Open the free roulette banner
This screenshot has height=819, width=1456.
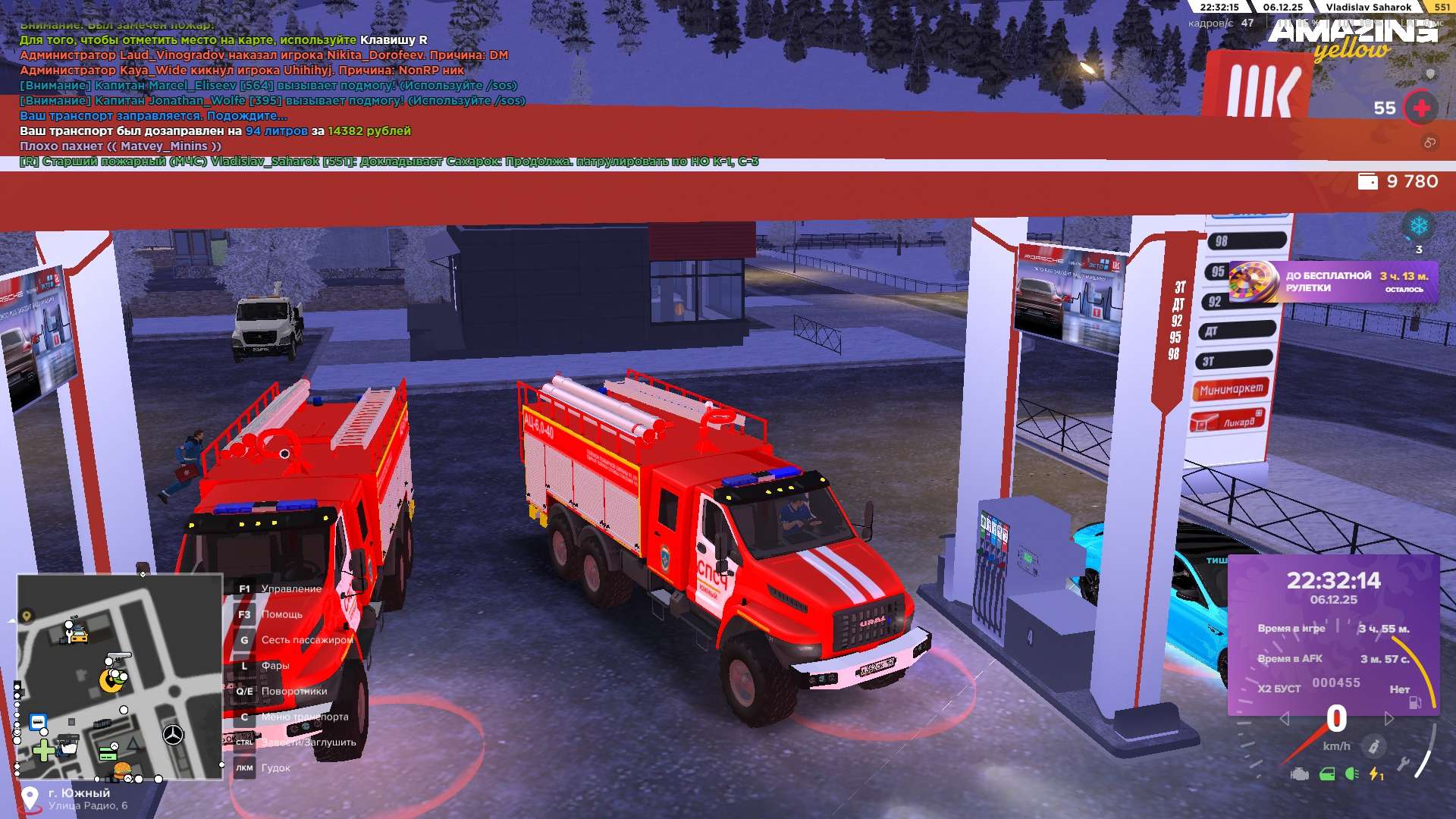[1332, 282]
